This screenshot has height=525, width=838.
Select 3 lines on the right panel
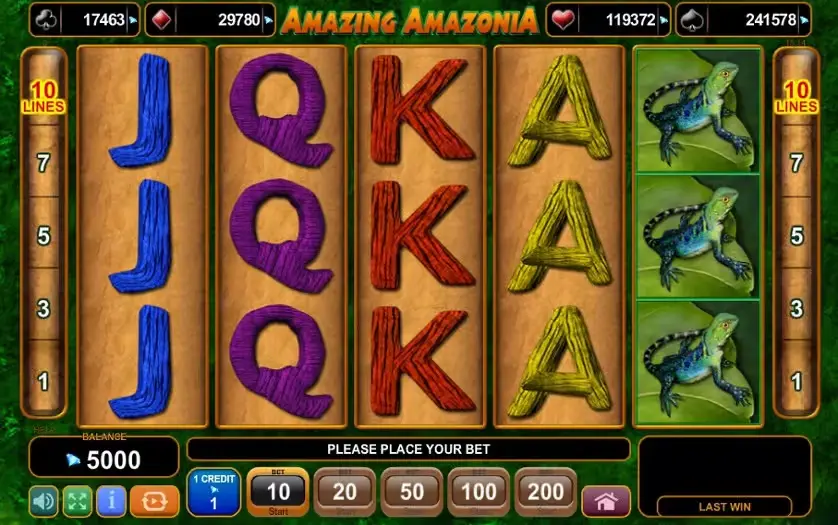797,308
